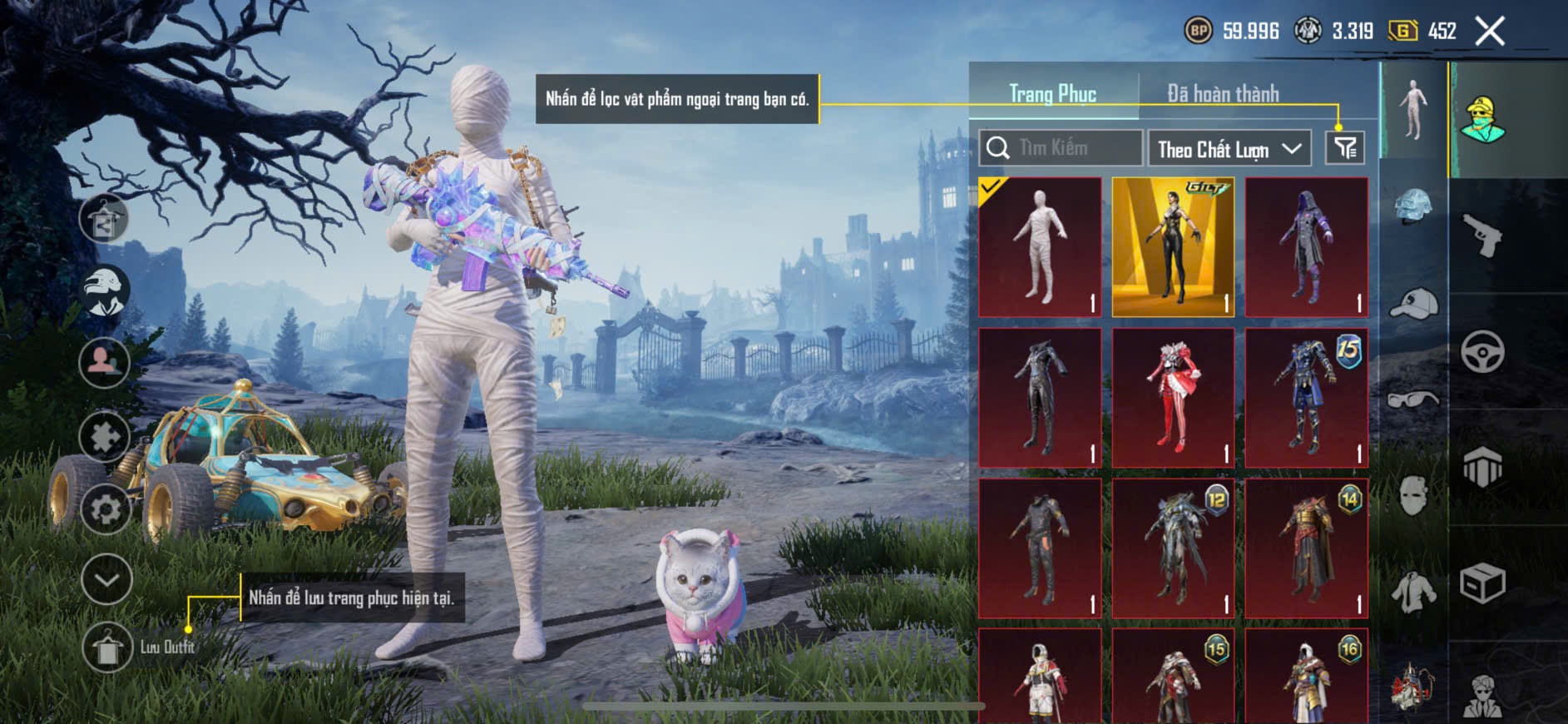Open the Theo Chất Lượng sort dropdown
This screenshot has height=724, width=1568.
1229,149
